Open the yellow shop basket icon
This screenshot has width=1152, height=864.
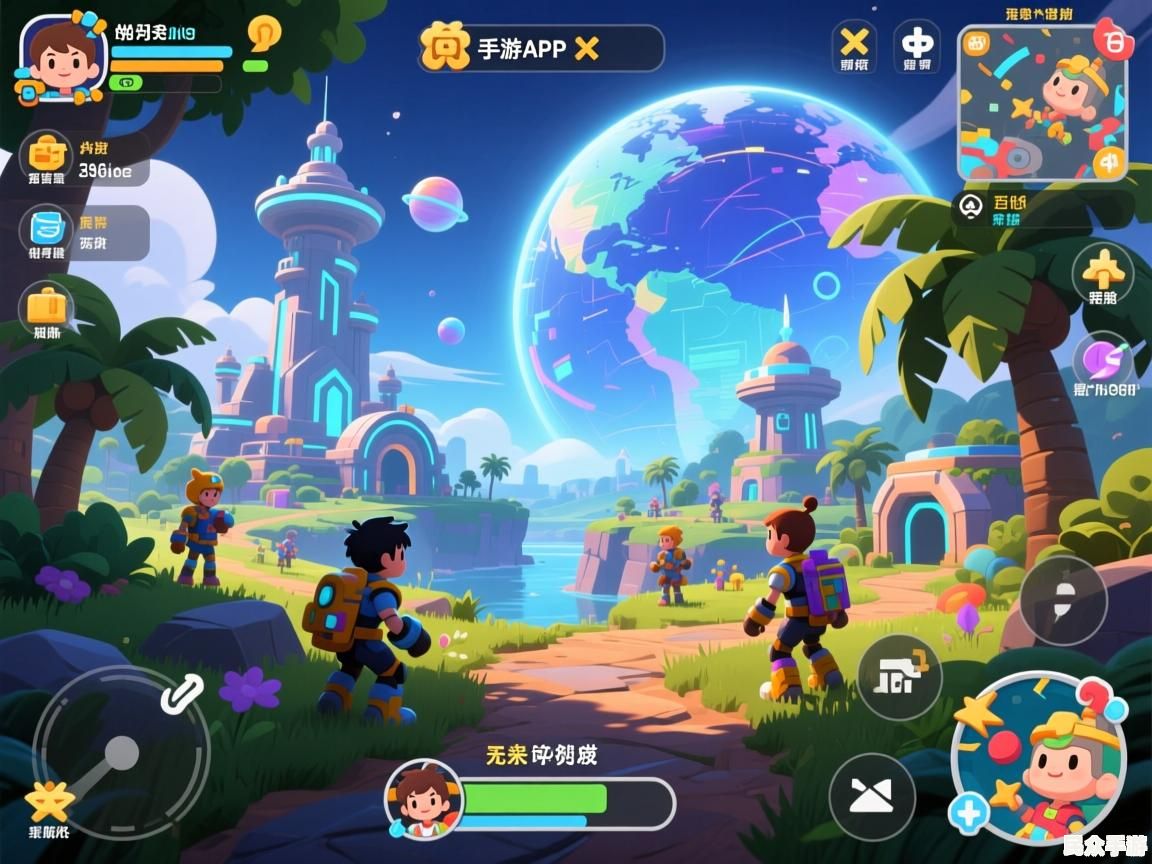[47, 155]
